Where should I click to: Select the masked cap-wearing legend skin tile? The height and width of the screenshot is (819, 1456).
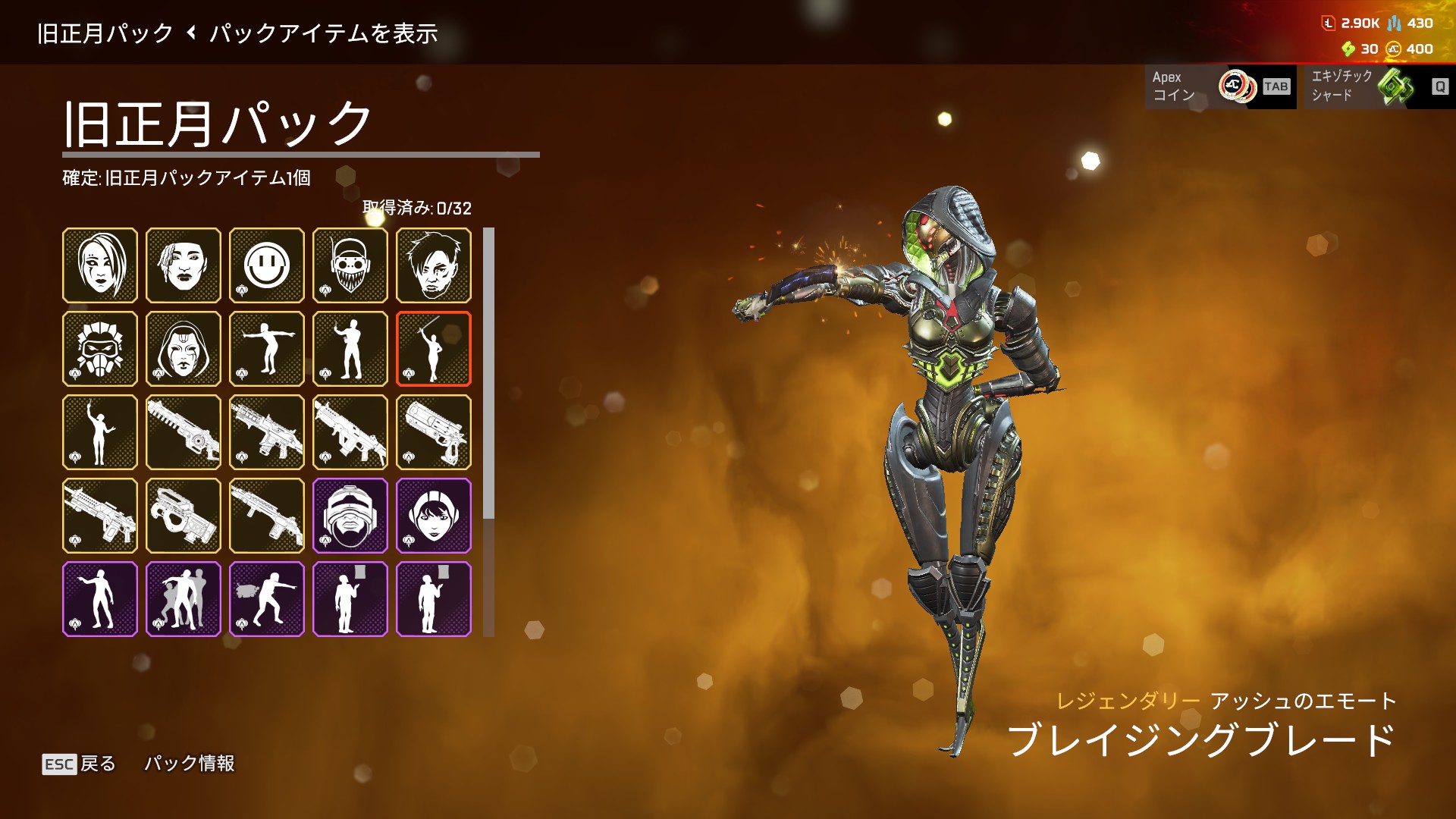coord(350,265)
